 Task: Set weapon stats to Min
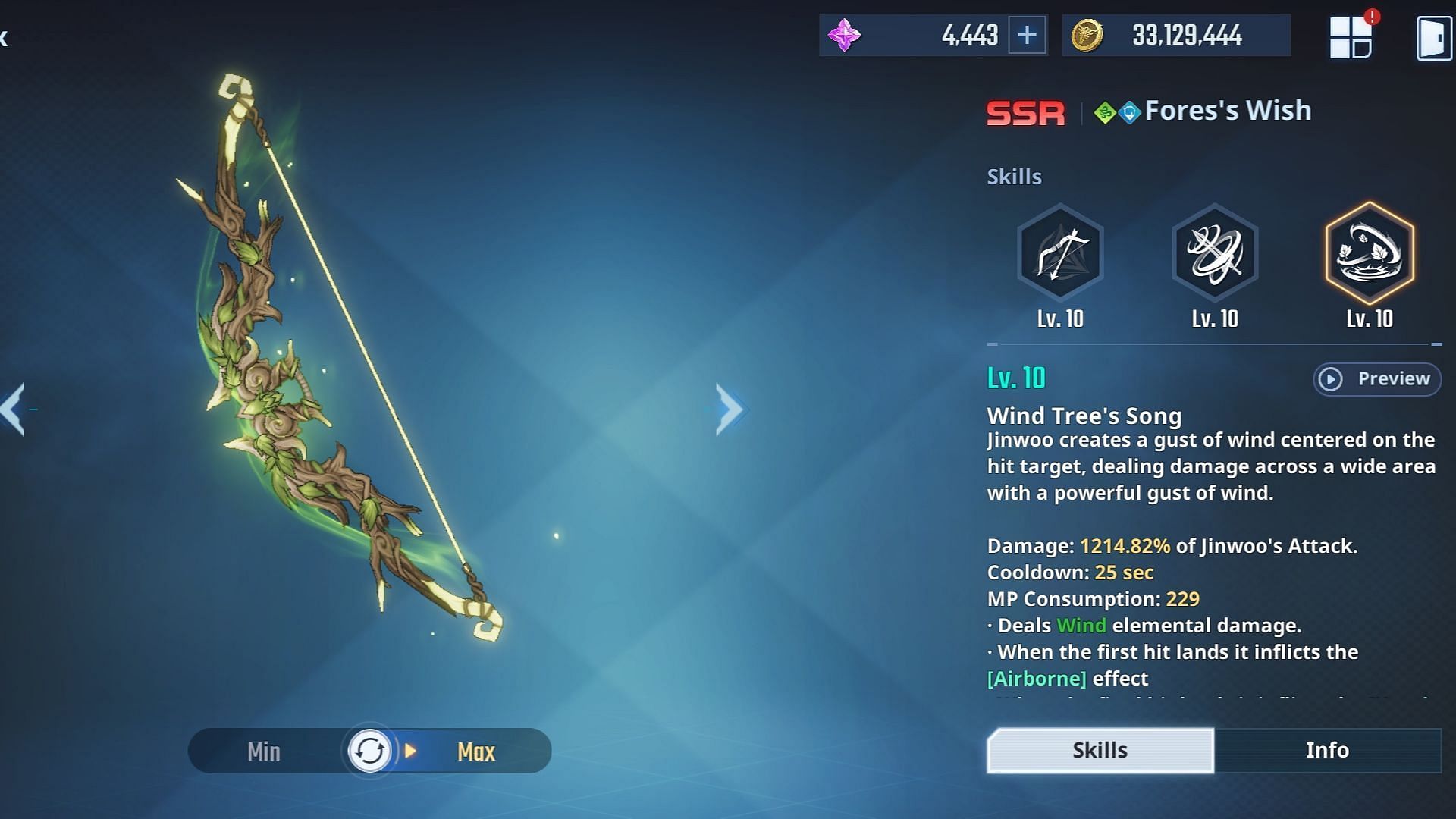264,752
